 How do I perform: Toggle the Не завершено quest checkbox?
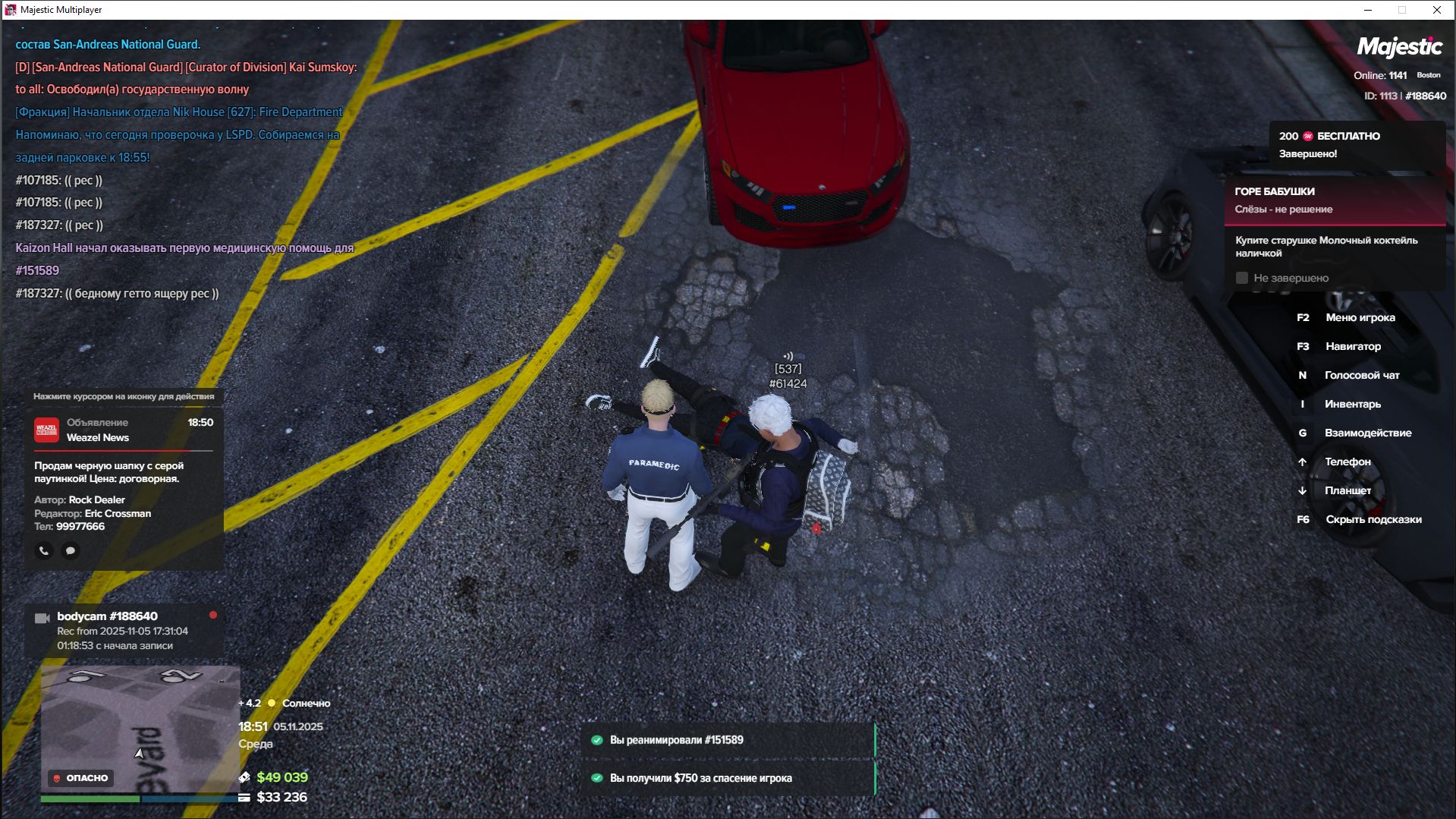1242,278
